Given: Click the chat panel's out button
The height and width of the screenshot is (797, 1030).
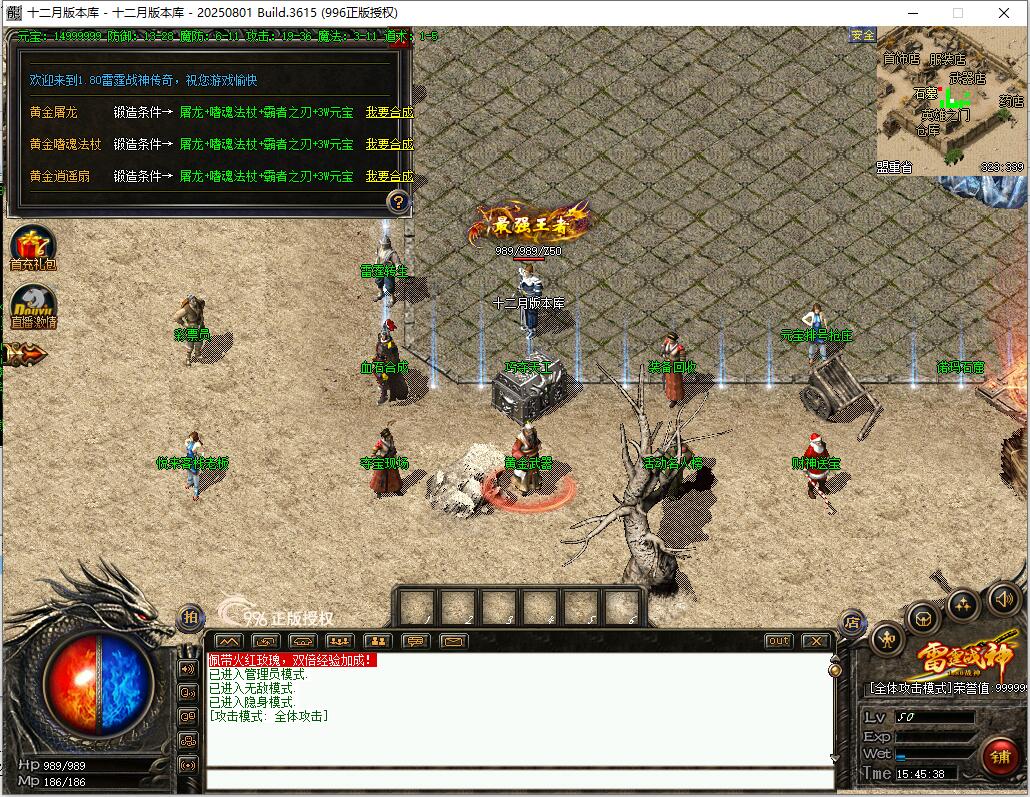Looking at the screenshot, I should point(778,641).
